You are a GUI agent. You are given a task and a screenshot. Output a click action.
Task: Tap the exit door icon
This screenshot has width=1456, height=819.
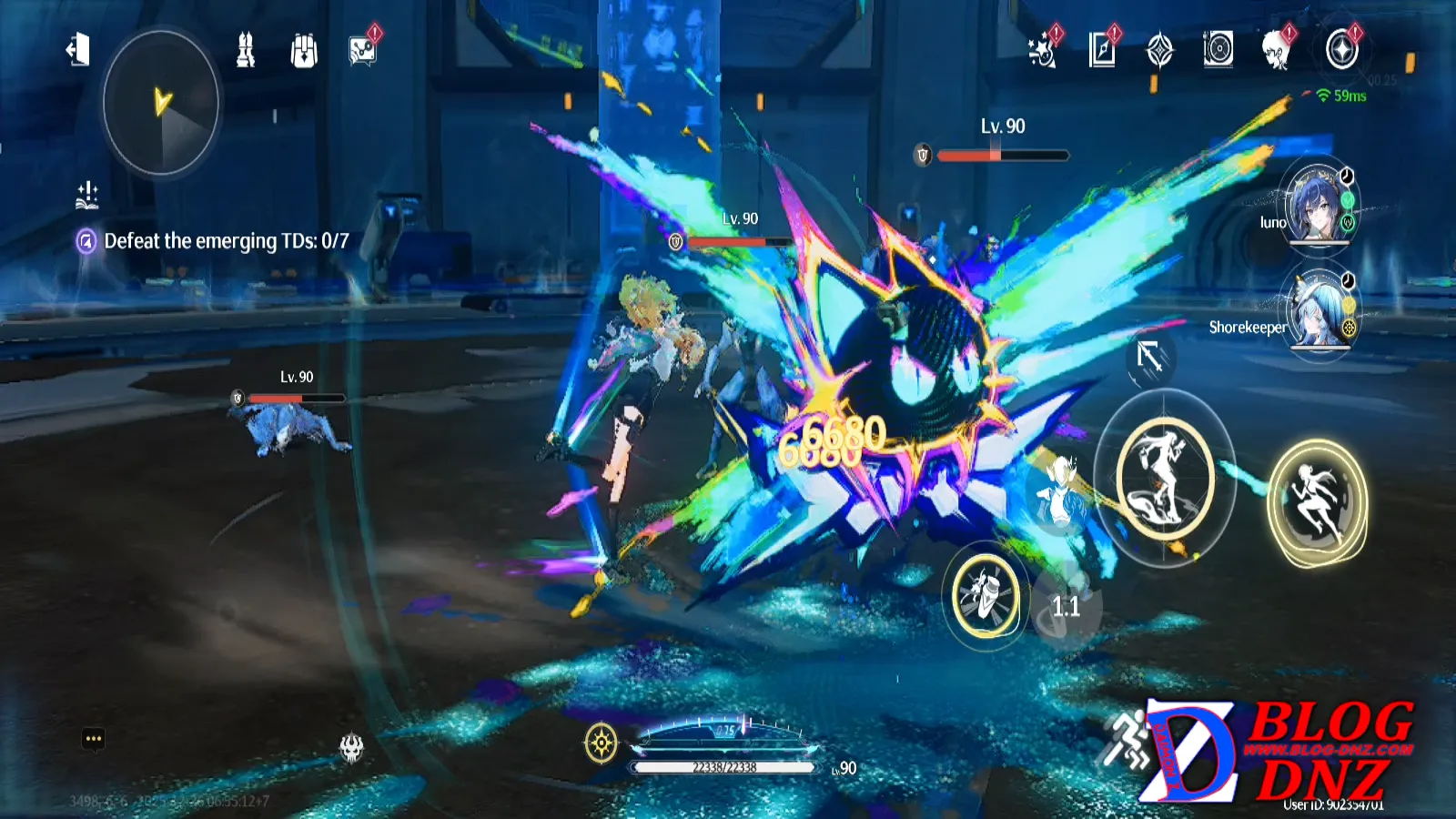tap(78, 49)
